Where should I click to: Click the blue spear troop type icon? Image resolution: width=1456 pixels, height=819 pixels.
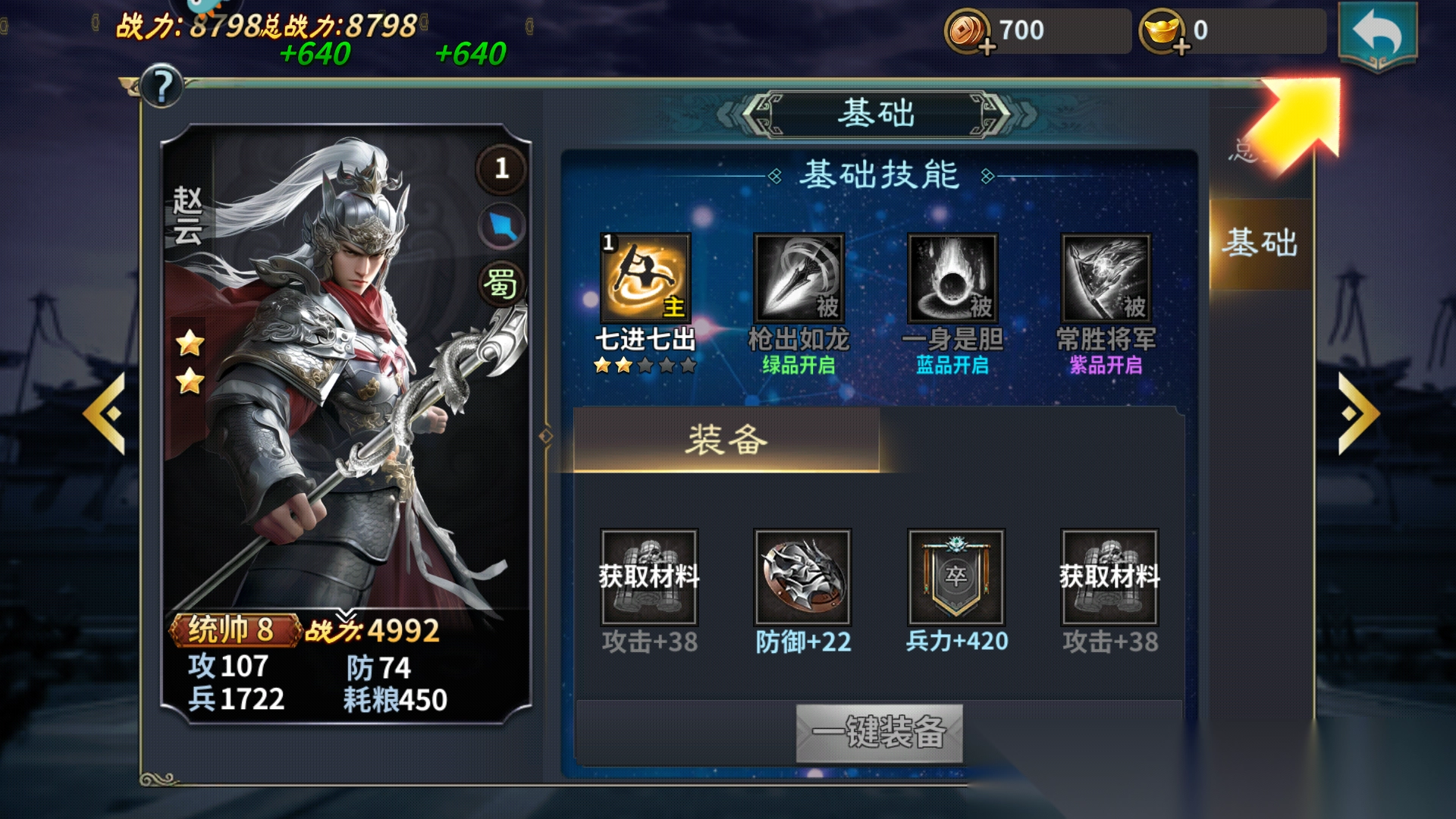tap(501, 226)
